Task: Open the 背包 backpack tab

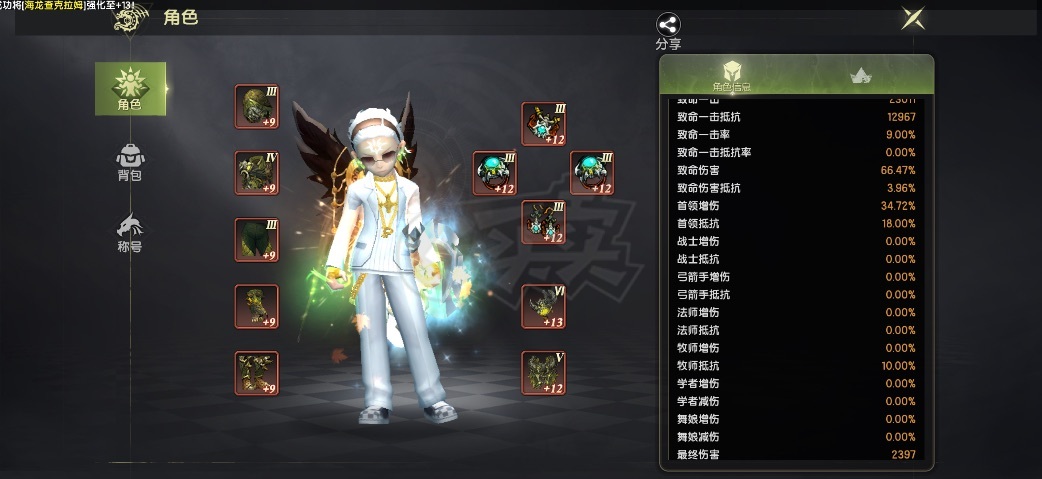Action: 130,162
